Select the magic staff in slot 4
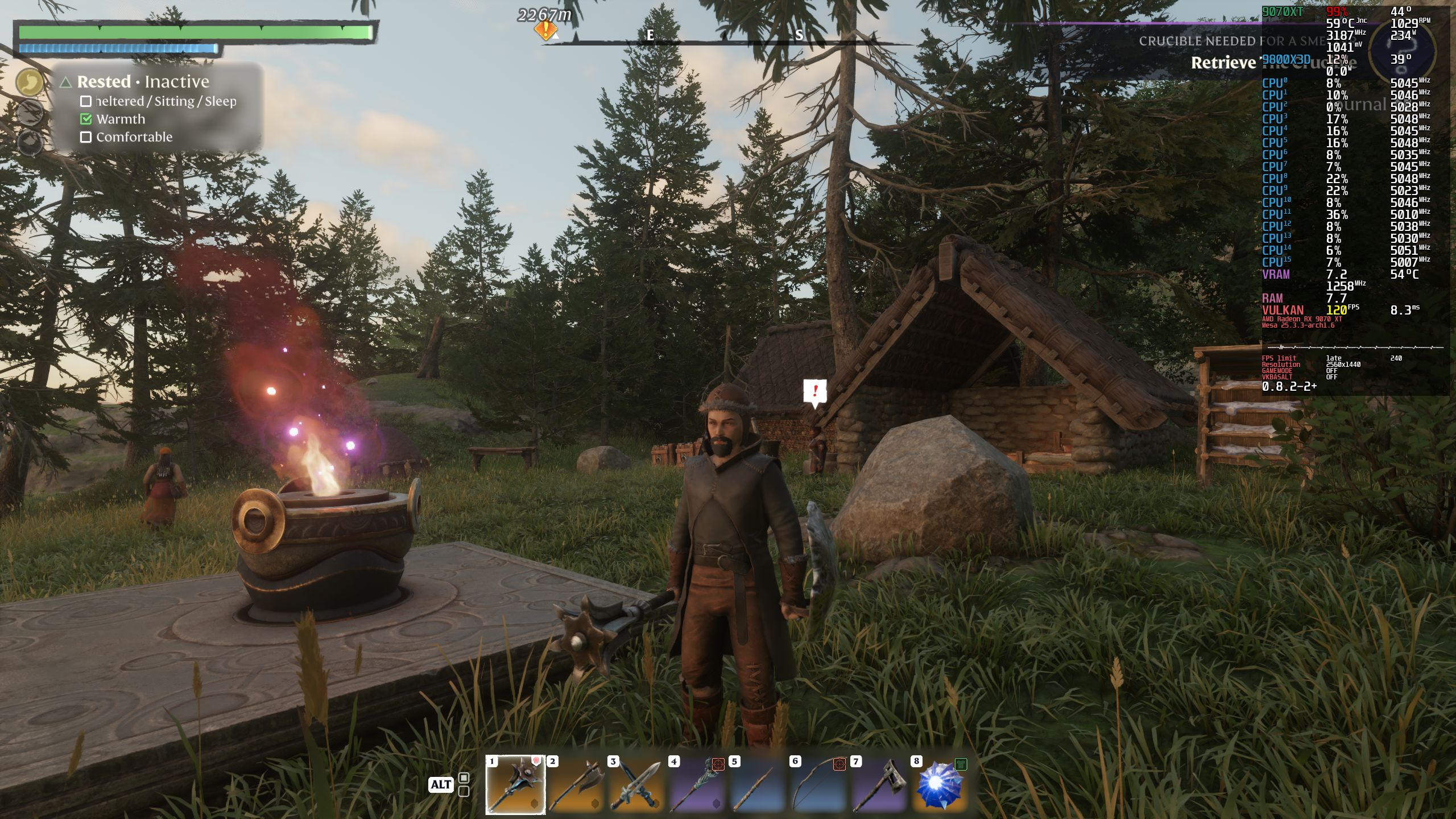This screenshot has width=1456, height=819. 697,785
